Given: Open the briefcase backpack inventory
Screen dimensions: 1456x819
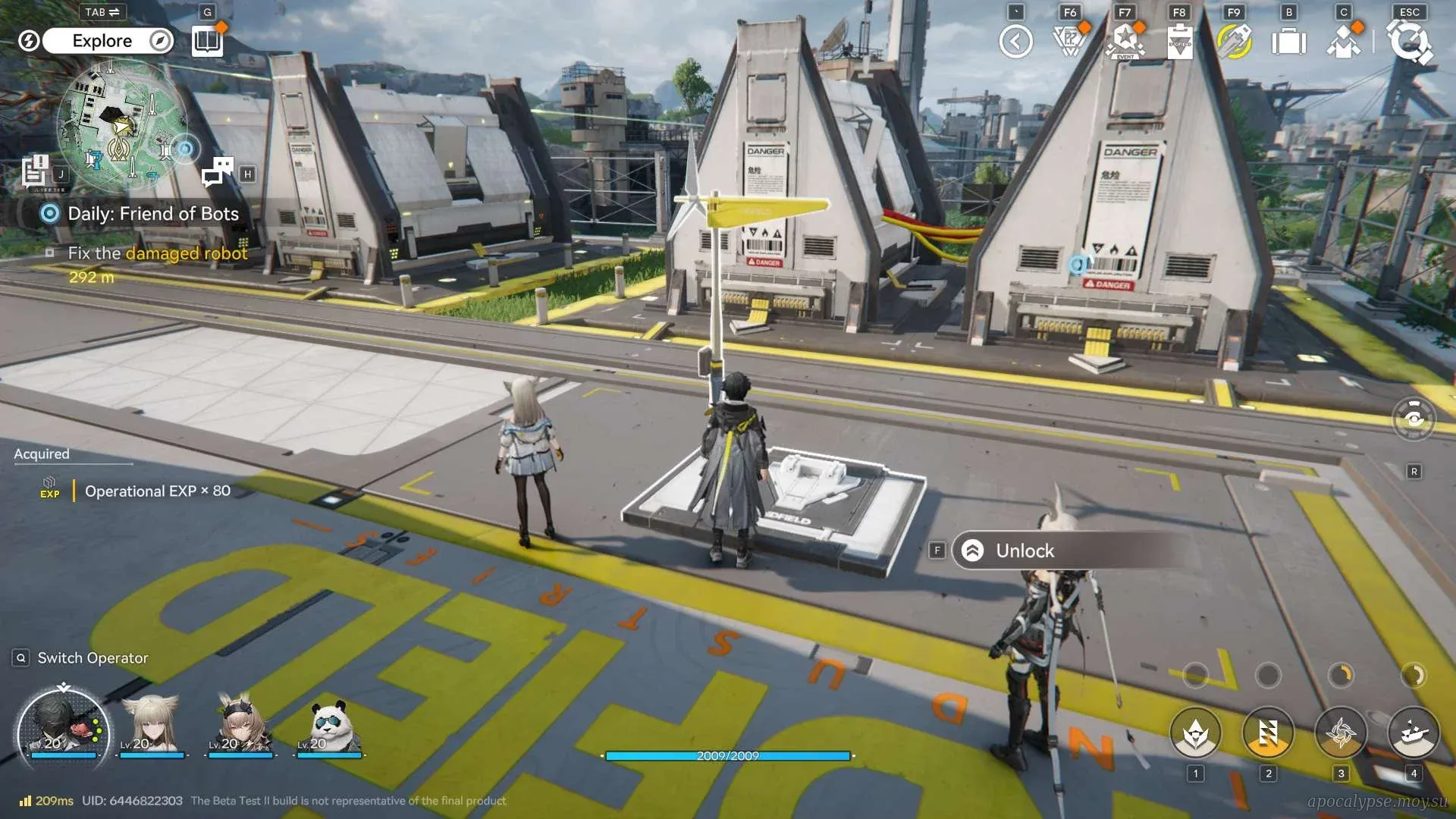Looking at the screenshot, I should (x=1288, y=42).
